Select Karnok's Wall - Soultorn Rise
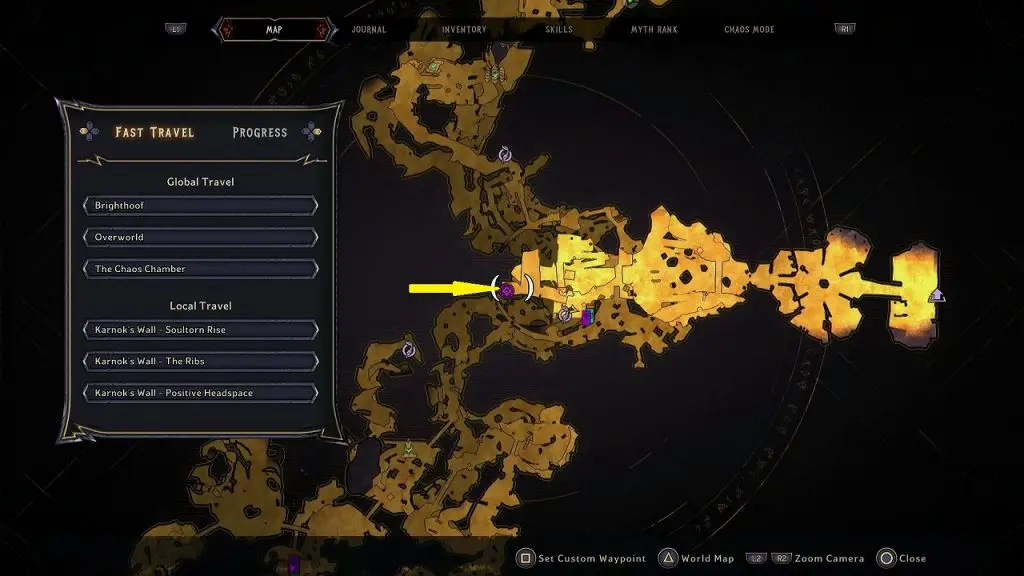The image size is (1024, 576). 201,330
